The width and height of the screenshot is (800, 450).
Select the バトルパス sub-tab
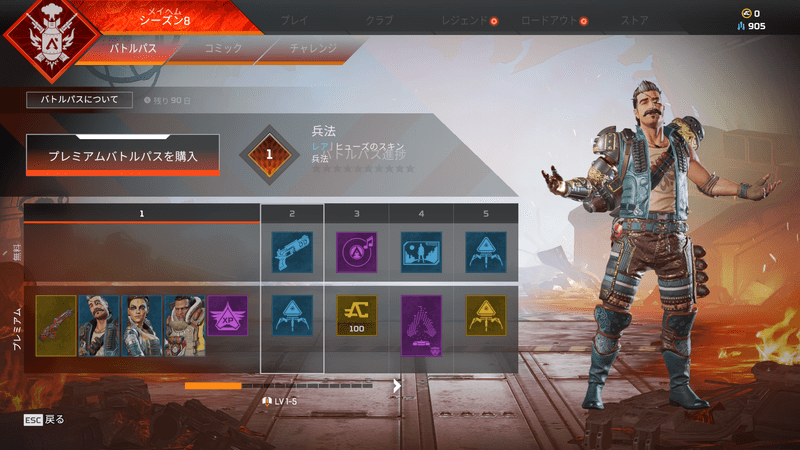[133, 47]
